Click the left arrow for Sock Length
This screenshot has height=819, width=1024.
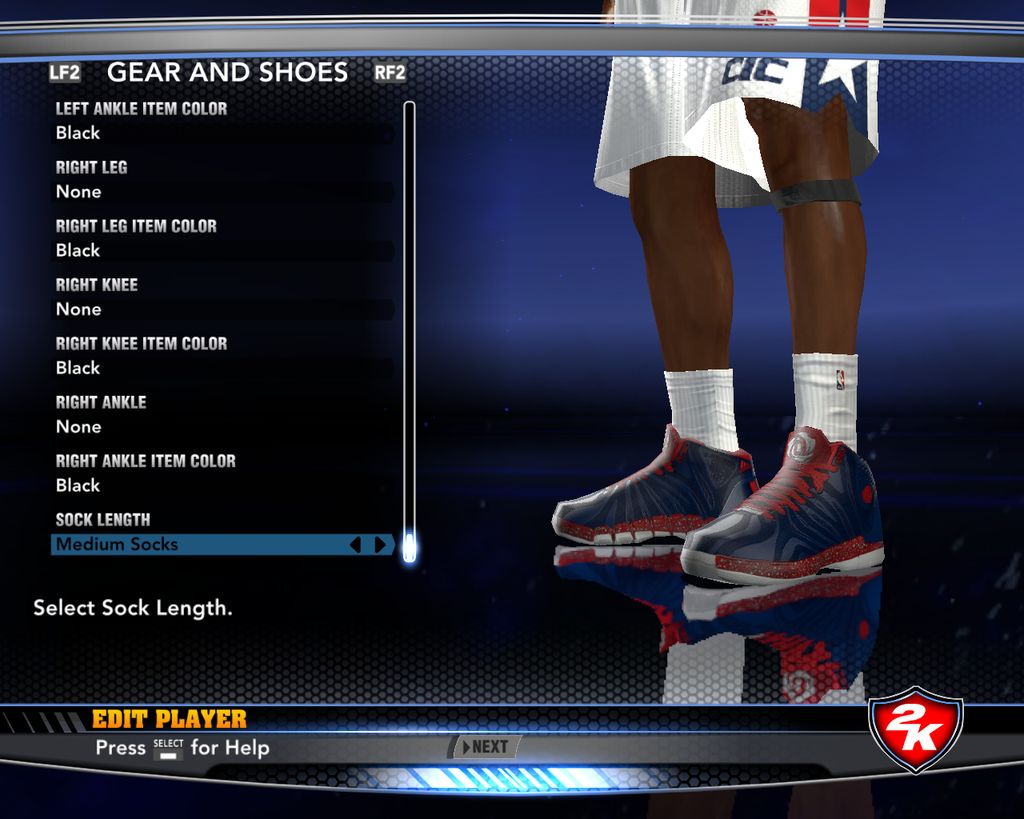(x=355, y=545)
